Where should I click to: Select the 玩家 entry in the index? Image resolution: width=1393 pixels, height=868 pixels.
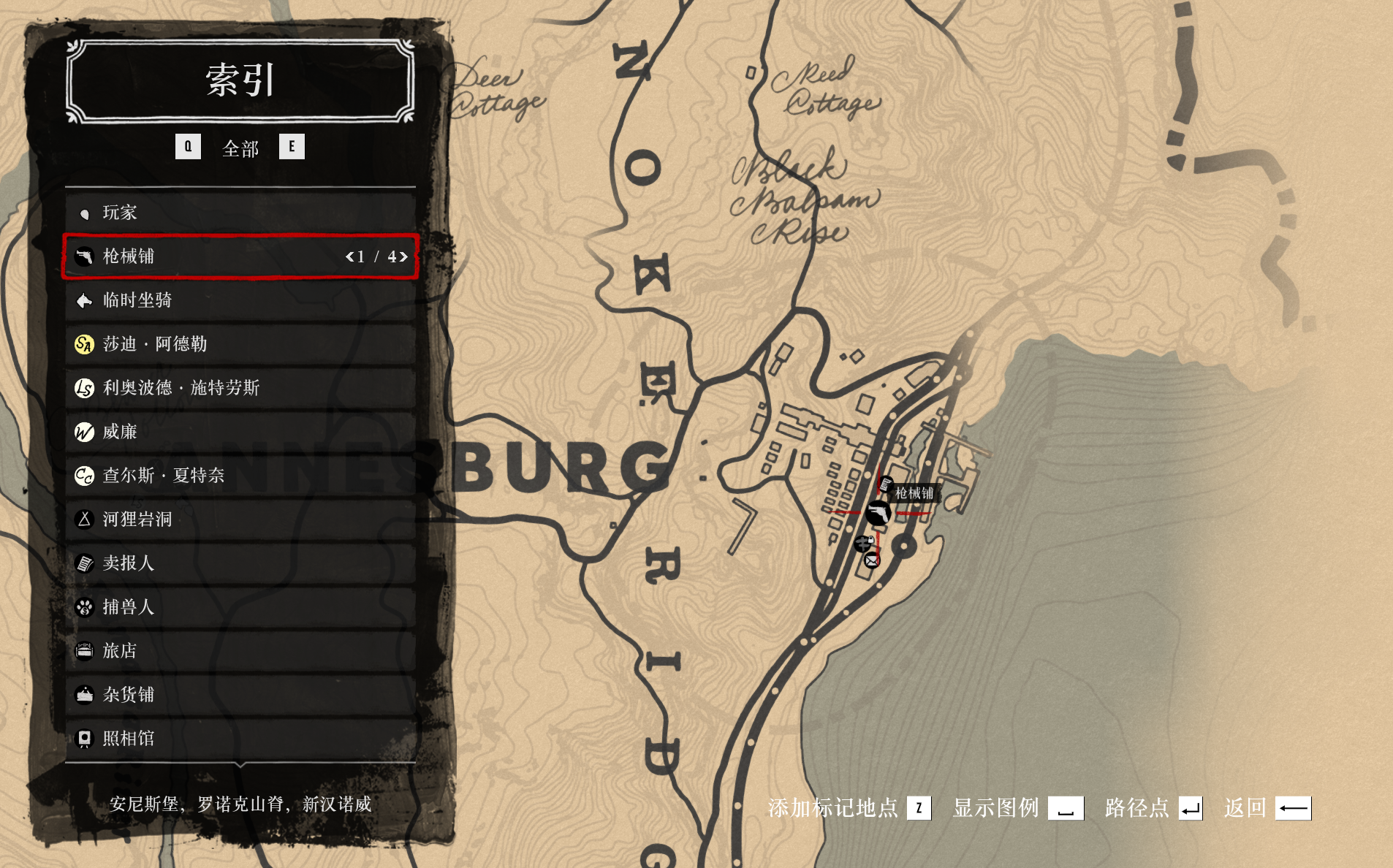(x=240, y=213)
